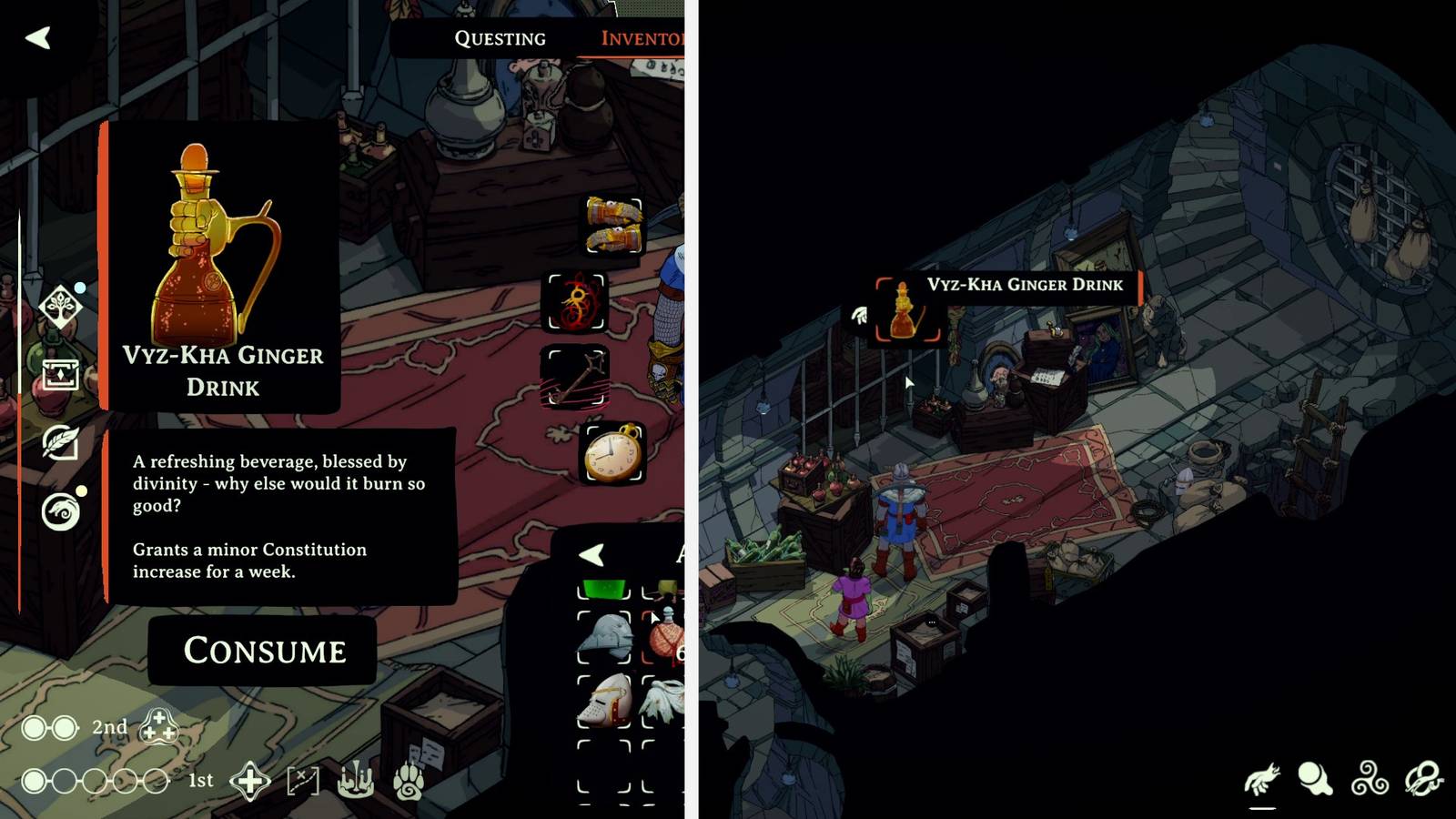Click the leaping fox icon bottom right
1456x819 pixels.
tap(1260, 778)
